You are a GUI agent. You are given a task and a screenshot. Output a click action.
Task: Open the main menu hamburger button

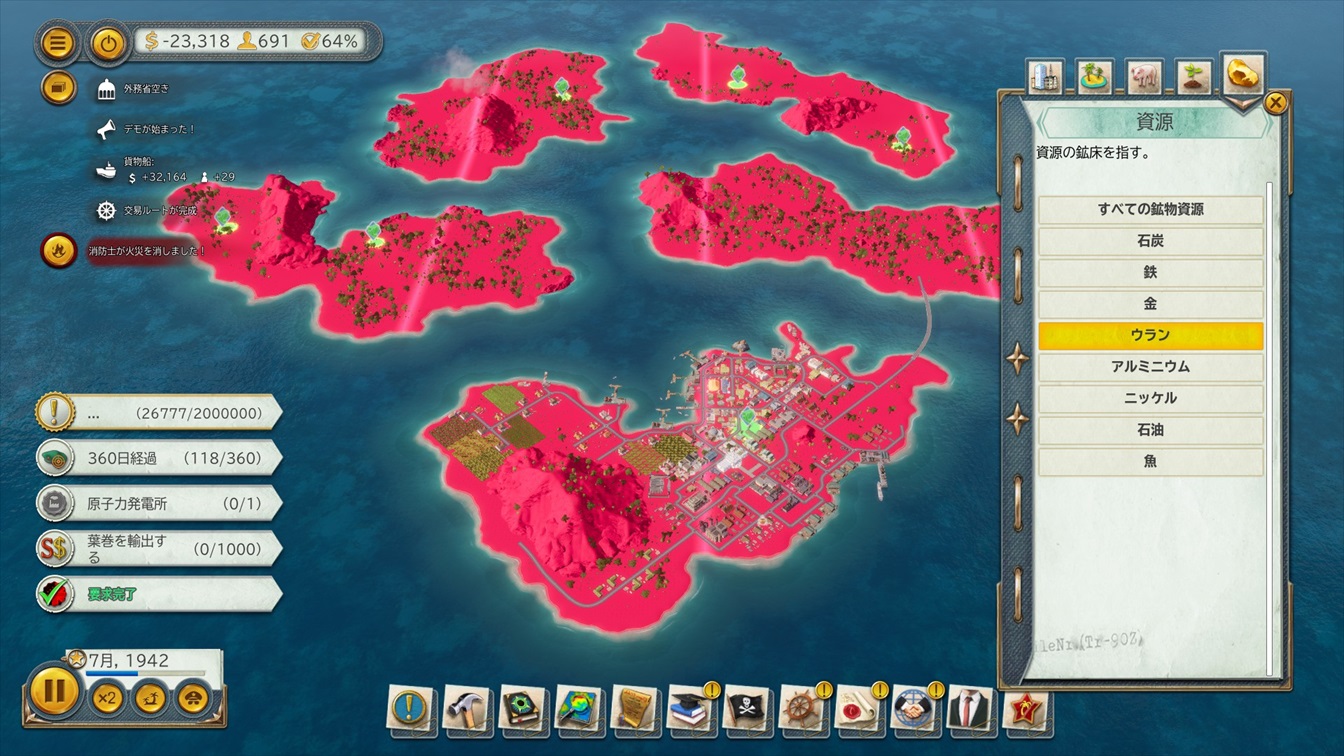[x=58, y=43]
